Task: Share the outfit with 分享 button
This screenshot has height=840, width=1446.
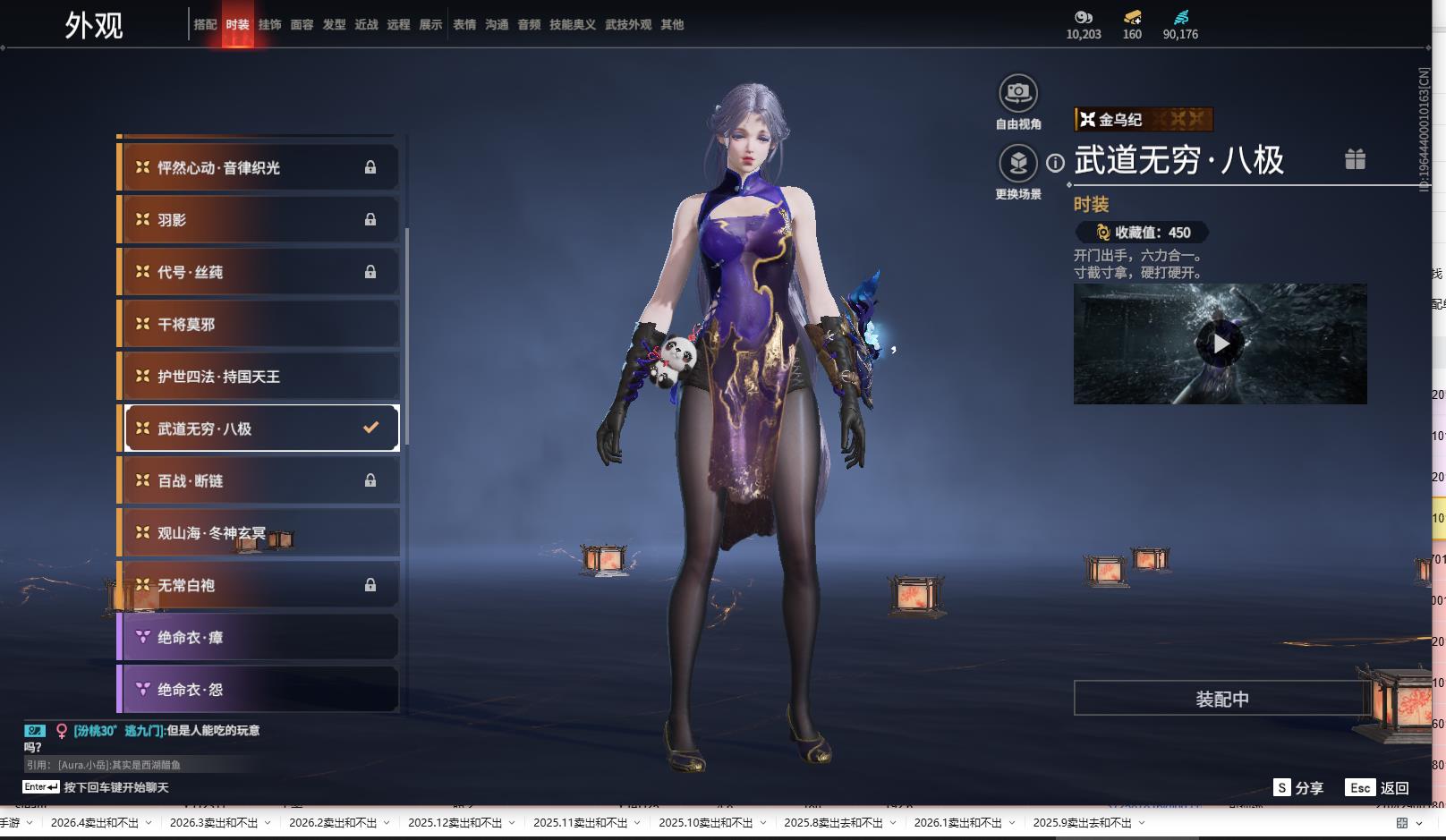Action: 1298,788
